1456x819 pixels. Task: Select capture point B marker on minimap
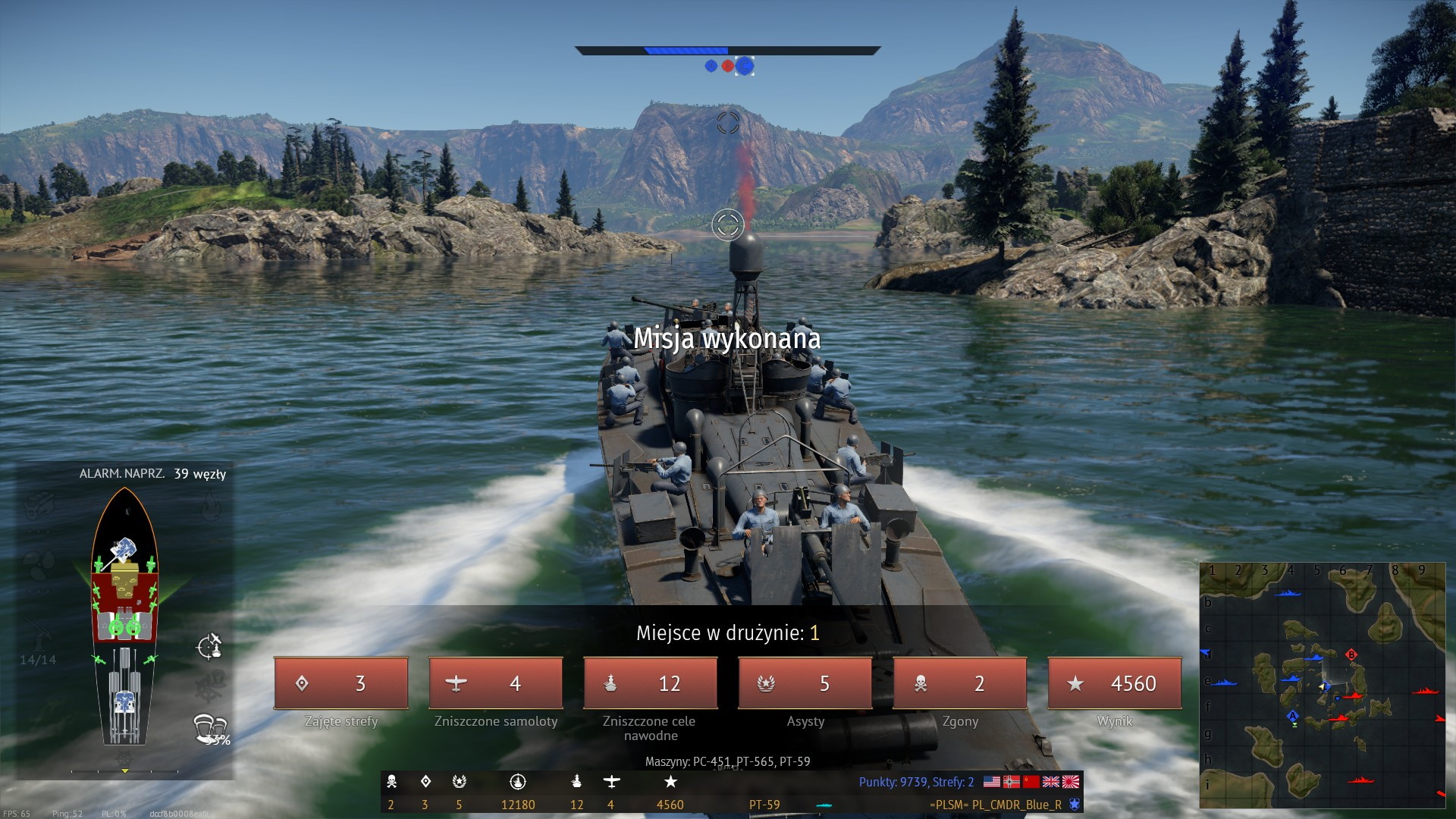pos(1351,654)
